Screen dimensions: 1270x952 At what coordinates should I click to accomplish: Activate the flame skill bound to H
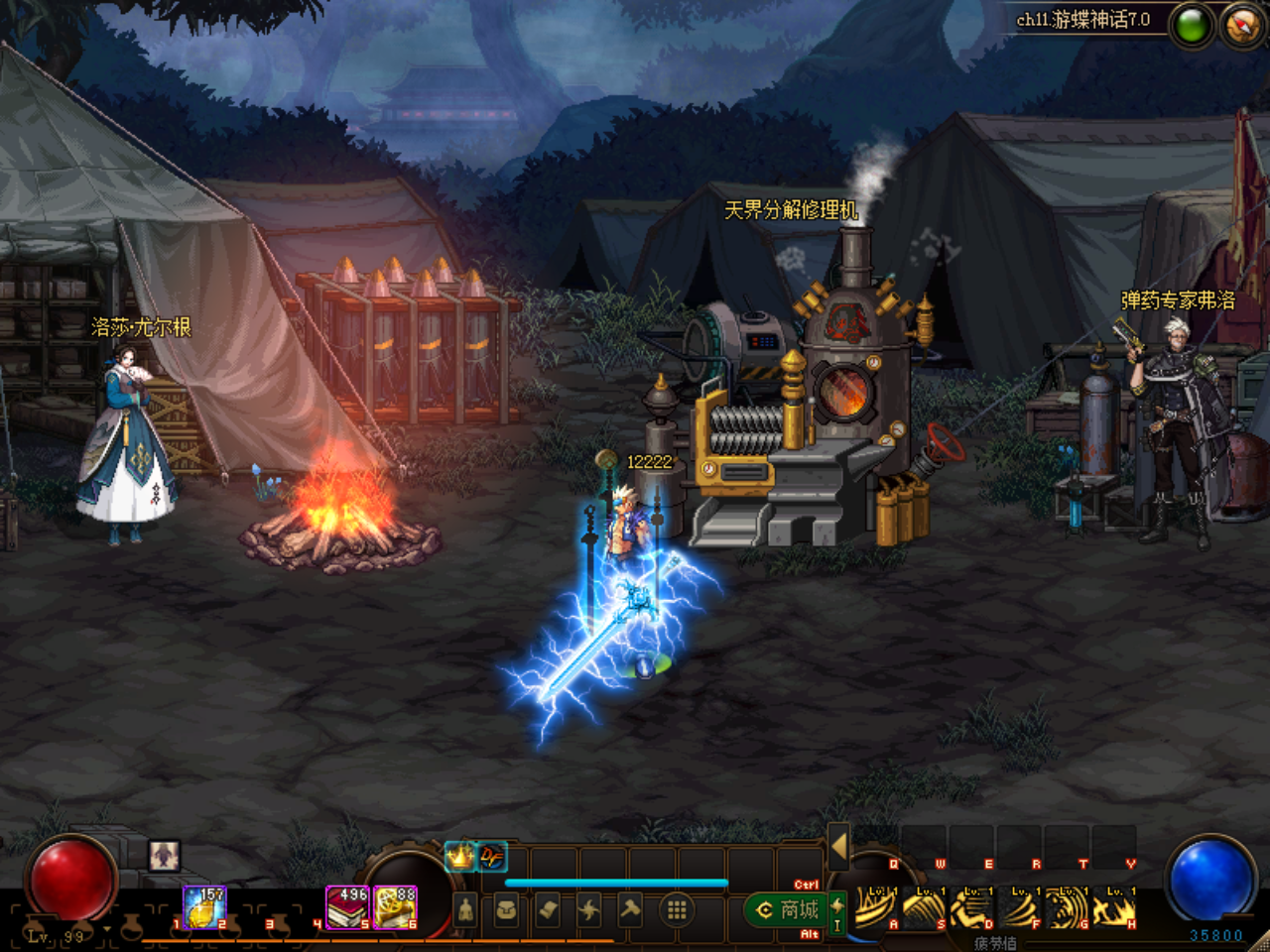[1115, 907]
